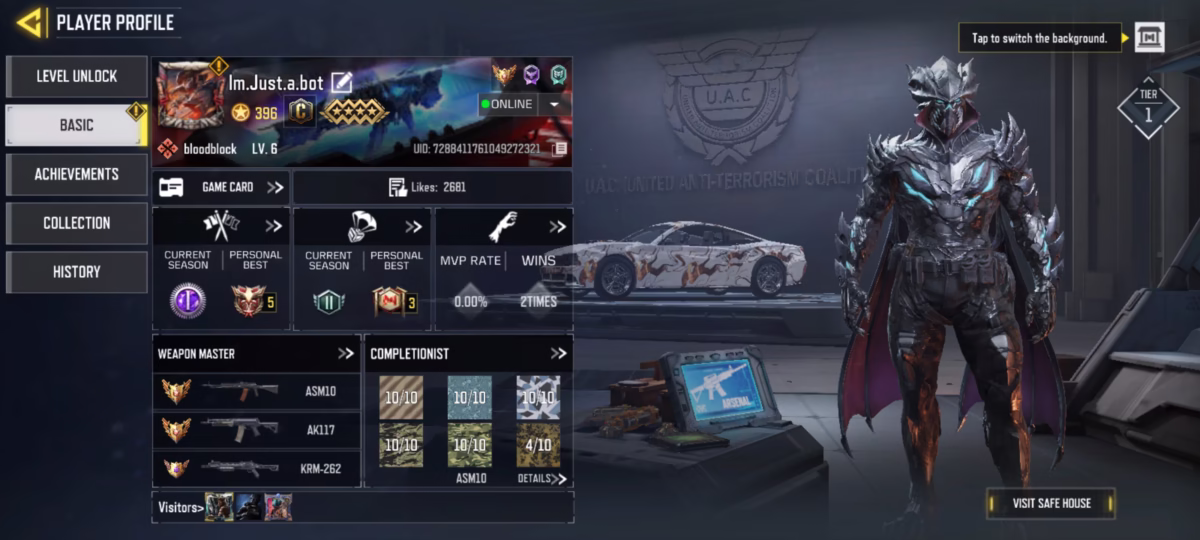Copy the UID with the copy icon
The height and width of the screenshot is (540, 1200).
(560, 149)
